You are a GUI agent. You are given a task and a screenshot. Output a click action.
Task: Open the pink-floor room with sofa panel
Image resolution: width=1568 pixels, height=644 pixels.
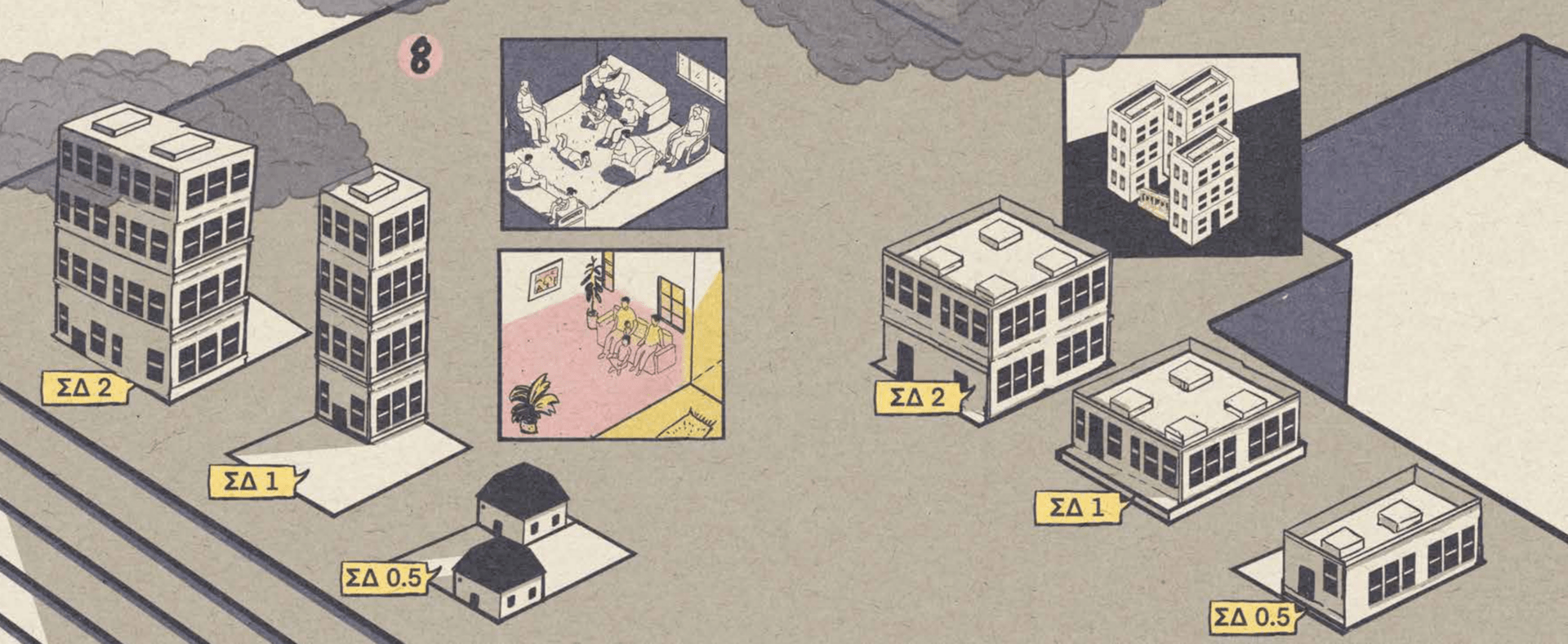click(x=611, y=344)
